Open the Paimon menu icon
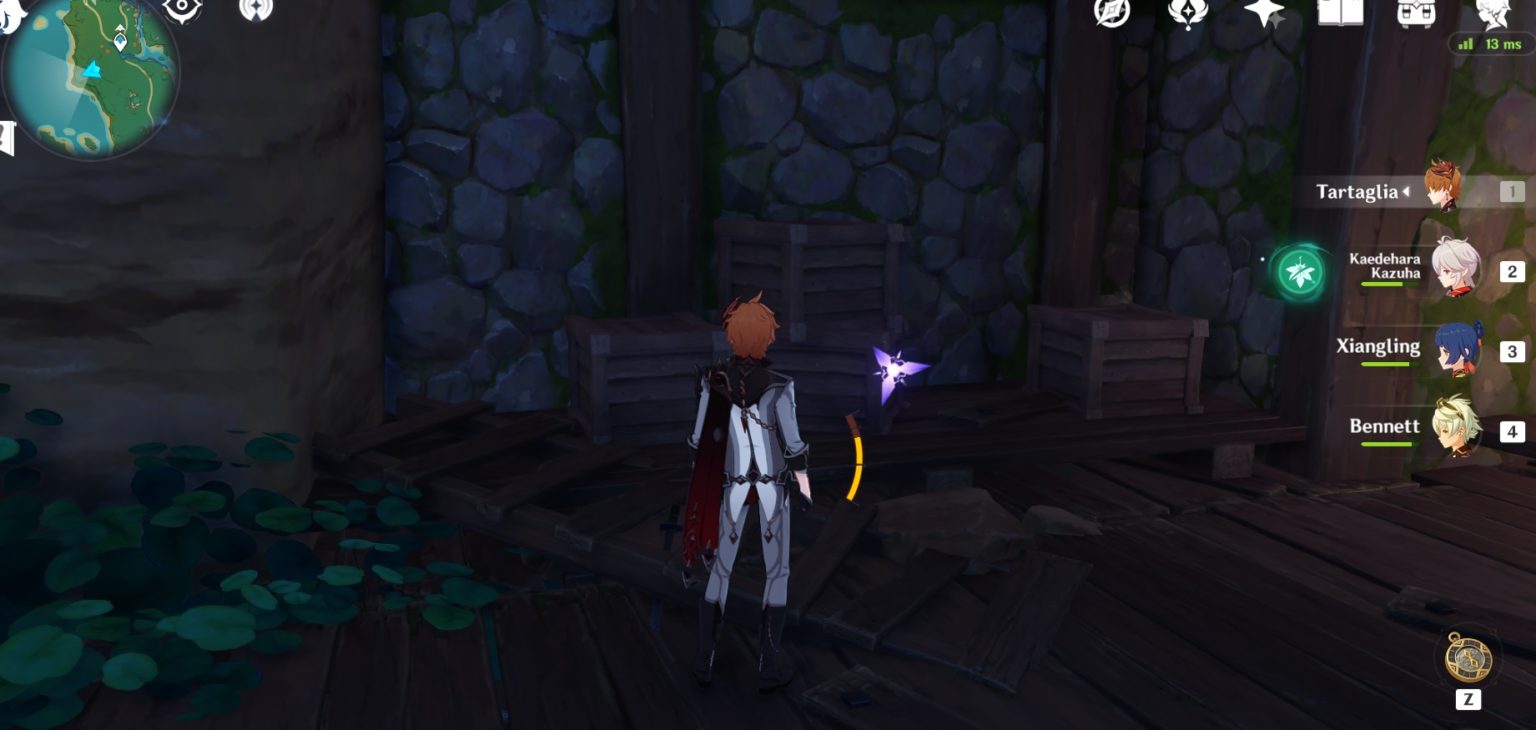 click(12, 12)
